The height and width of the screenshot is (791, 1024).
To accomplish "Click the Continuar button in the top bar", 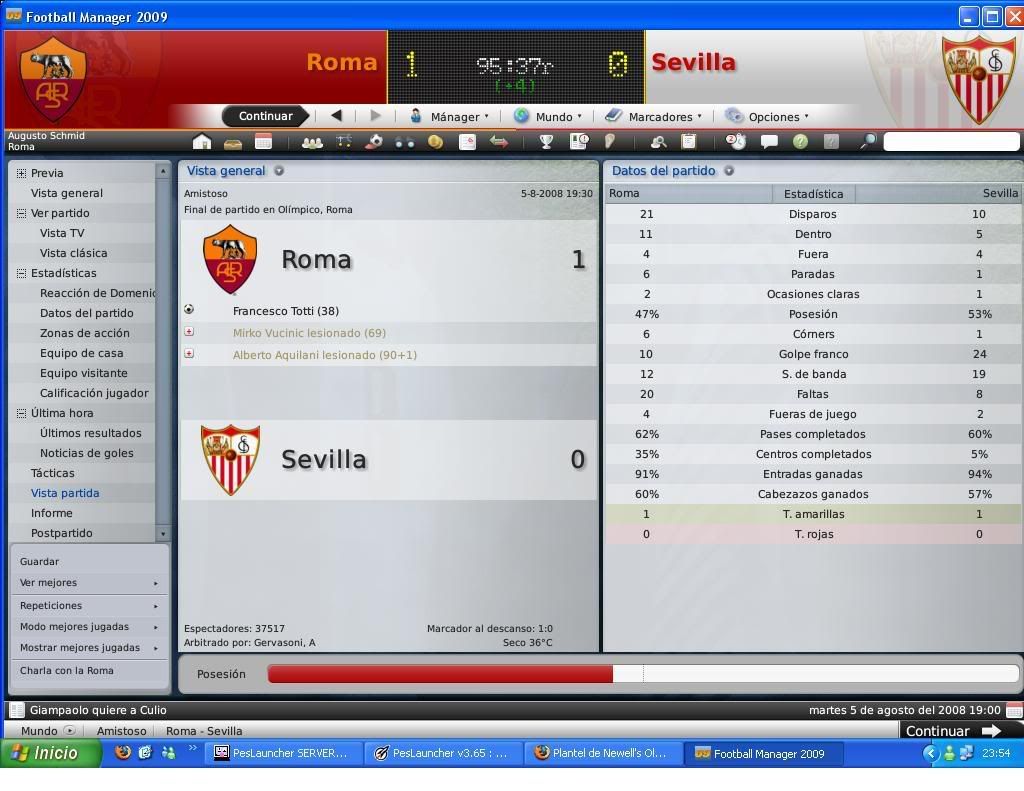I will point(265,116).
